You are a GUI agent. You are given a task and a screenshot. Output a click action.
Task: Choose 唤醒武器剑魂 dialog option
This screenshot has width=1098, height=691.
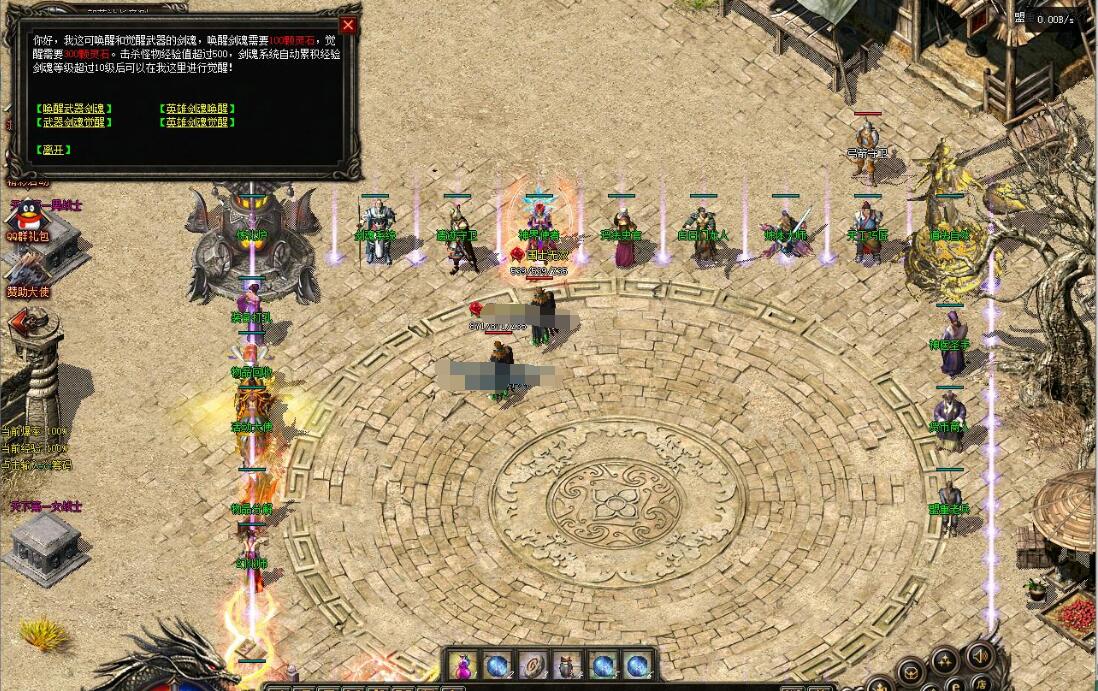click(x=75, y=108)
